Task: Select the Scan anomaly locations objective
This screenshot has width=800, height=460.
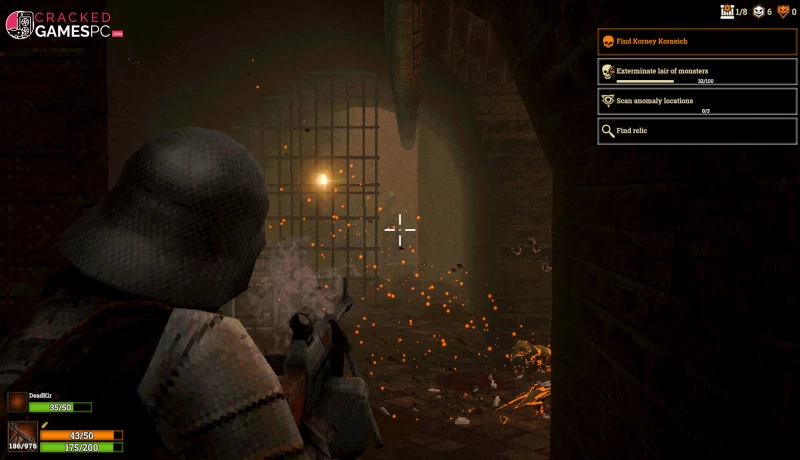Action: 697,101
